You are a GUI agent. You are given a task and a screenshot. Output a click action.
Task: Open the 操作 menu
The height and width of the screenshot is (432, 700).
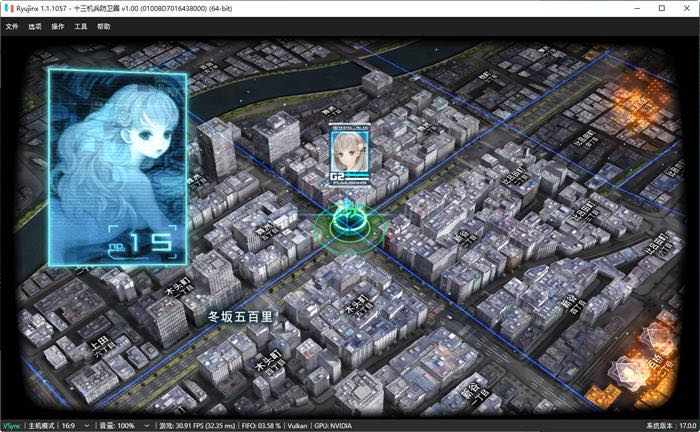(58, 26)
